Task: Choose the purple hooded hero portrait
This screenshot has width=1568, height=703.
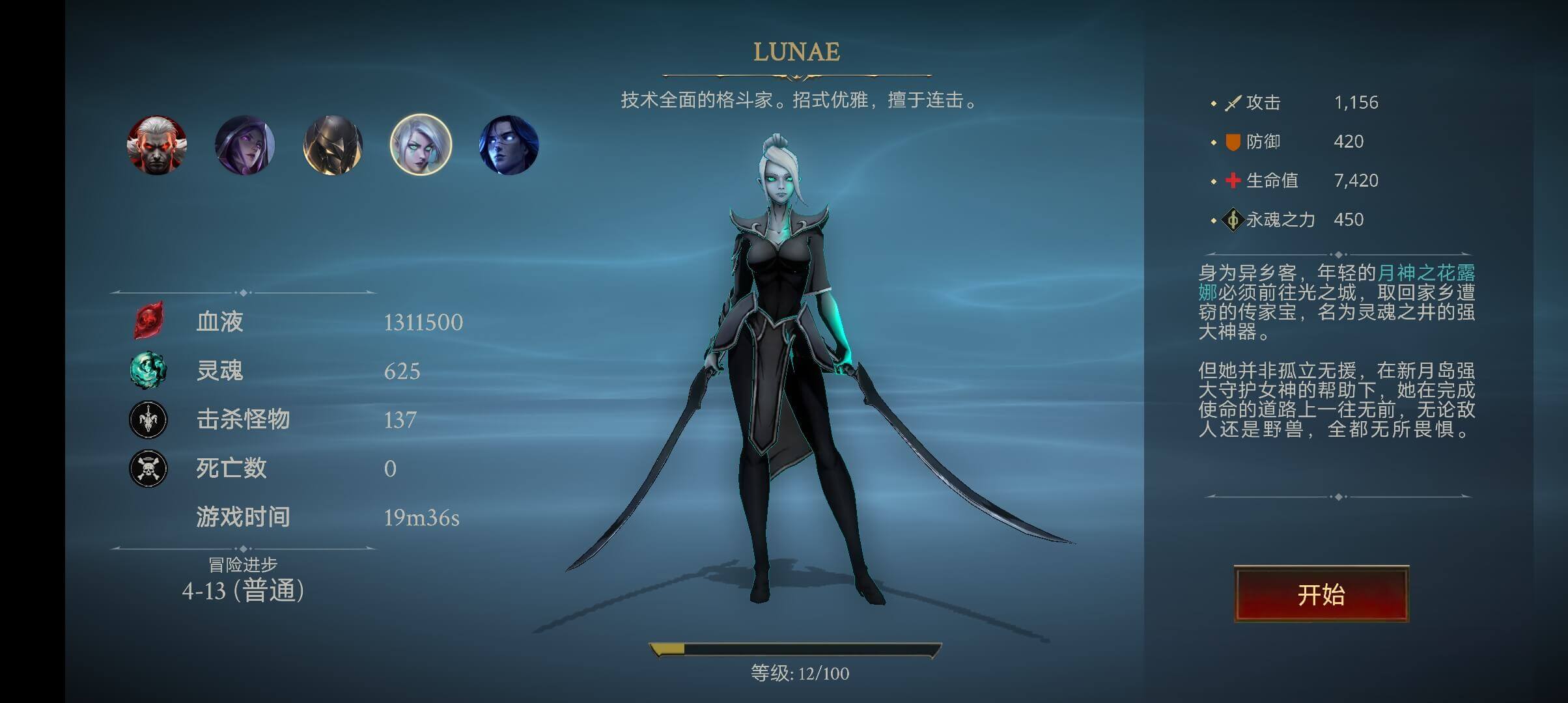Action: [x=245, y=145]
